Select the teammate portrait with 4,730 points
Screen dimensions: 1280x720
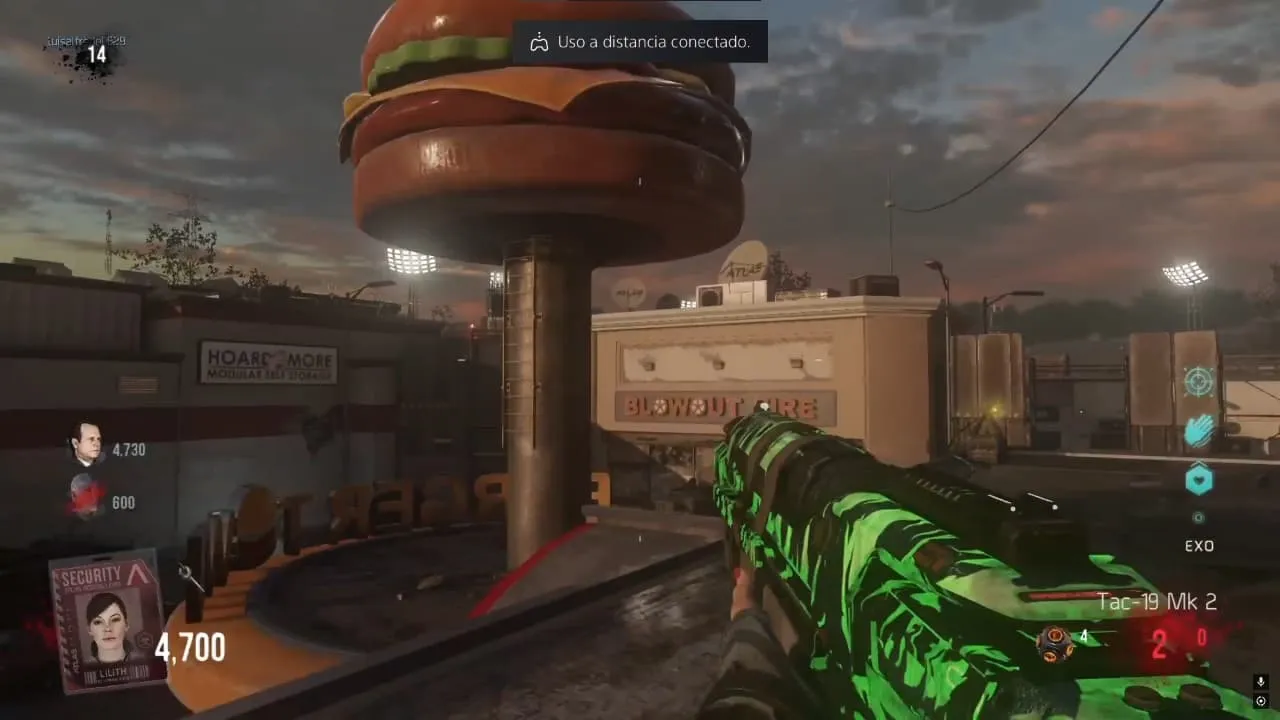(x=85, y=443)
